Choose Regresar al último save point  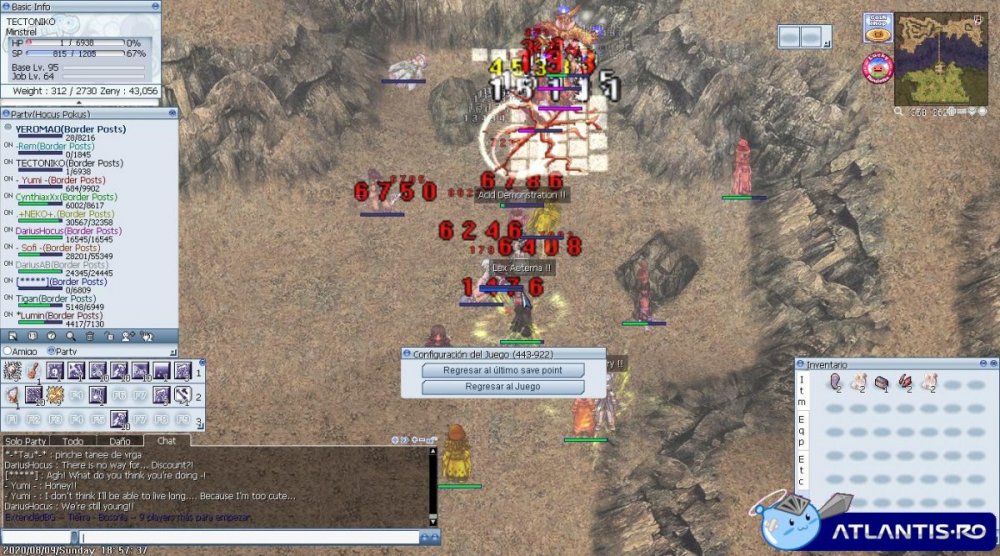click(x=503, y=370)
